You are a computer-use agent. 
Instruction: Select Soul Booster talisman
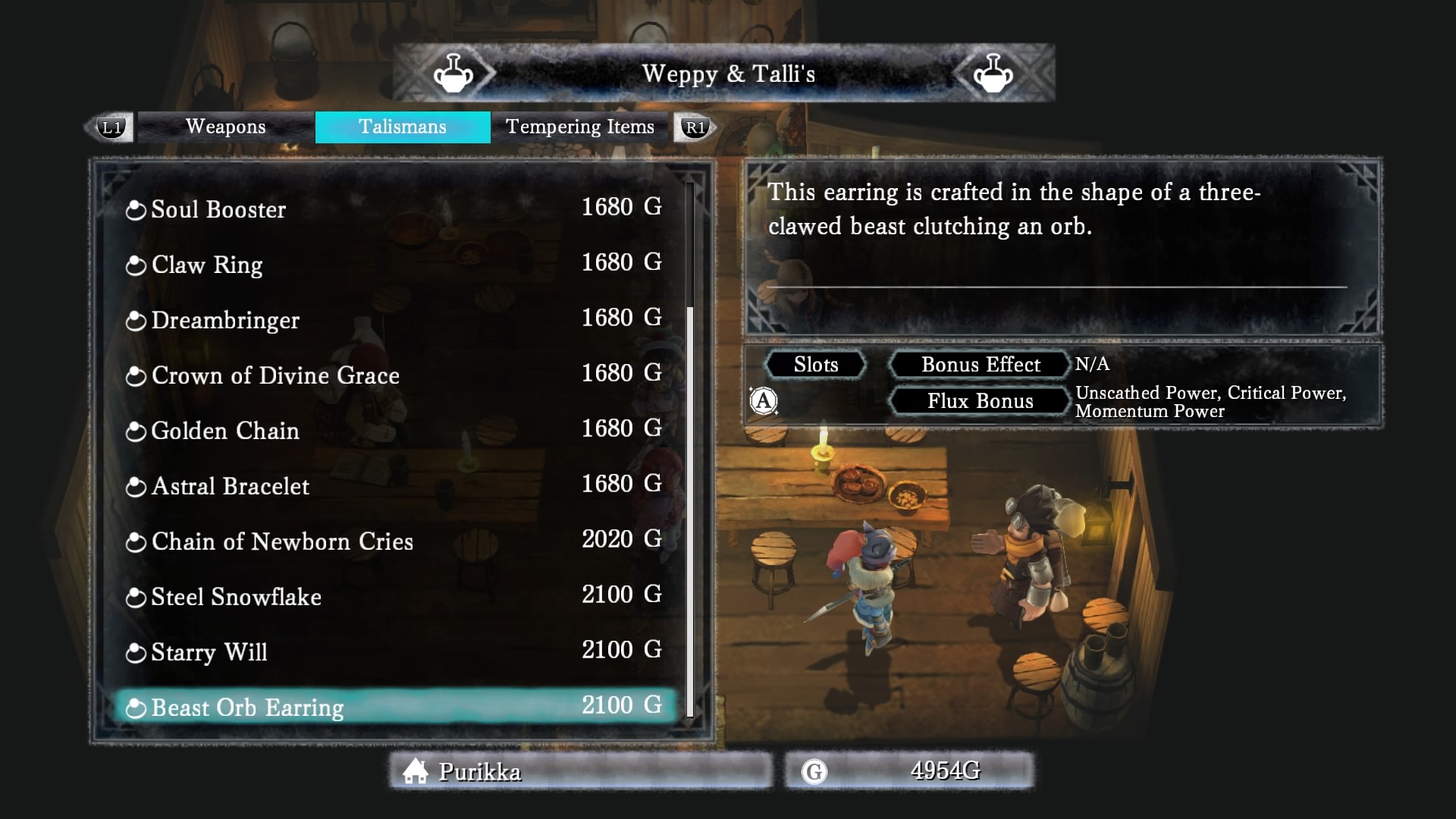click(394, 209)
